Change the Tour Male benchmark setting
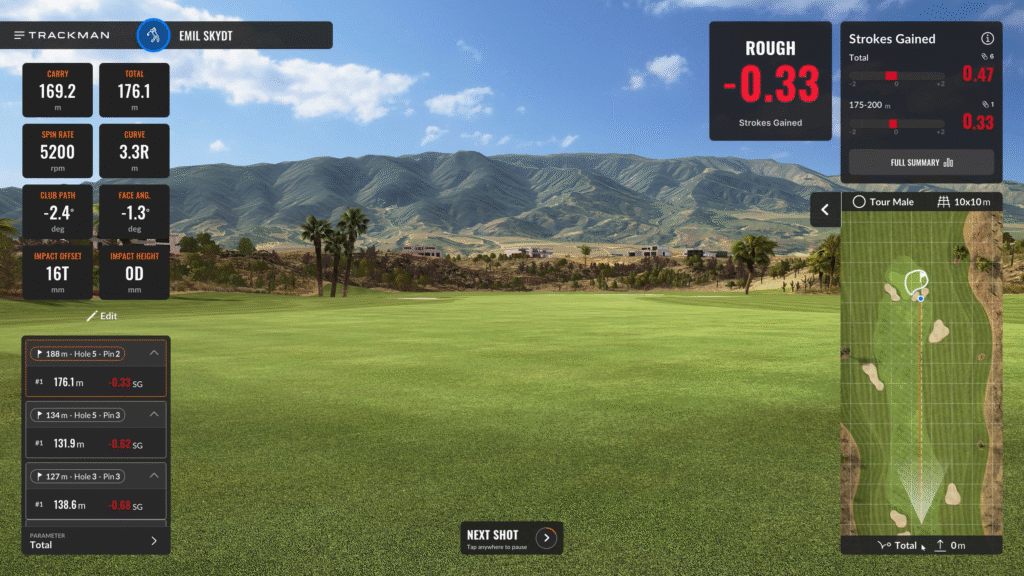 click(884, 202)
